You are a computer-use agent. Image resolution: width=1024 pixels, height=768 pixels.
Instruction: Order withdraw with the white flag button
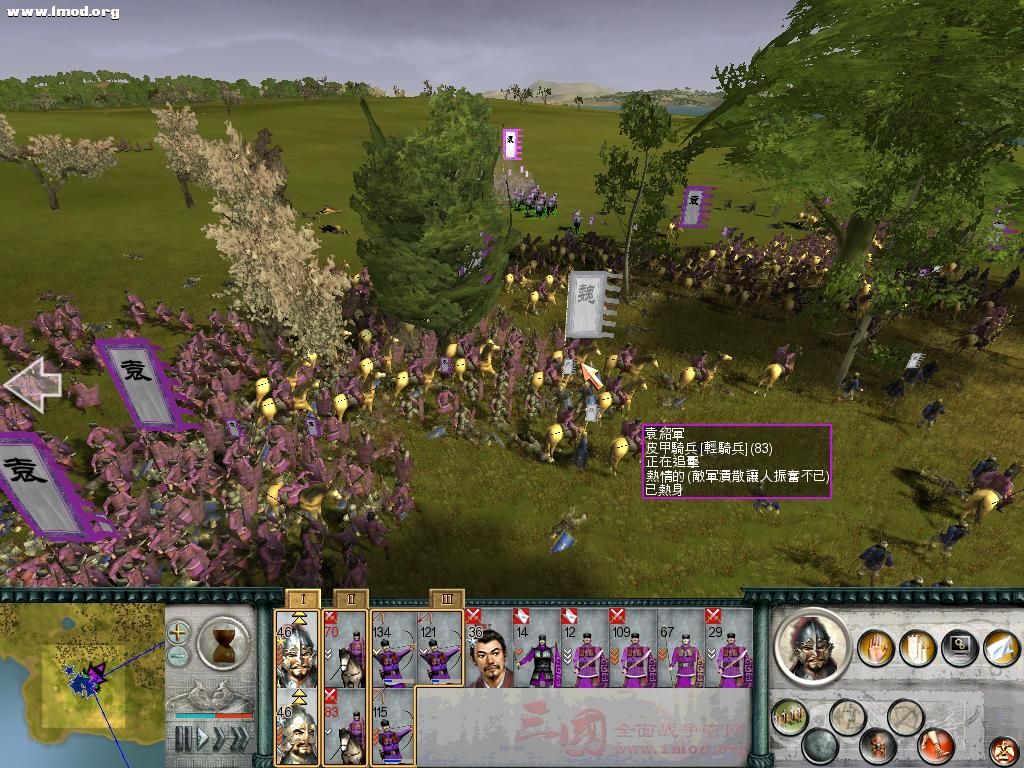[x=1001, y=647]
